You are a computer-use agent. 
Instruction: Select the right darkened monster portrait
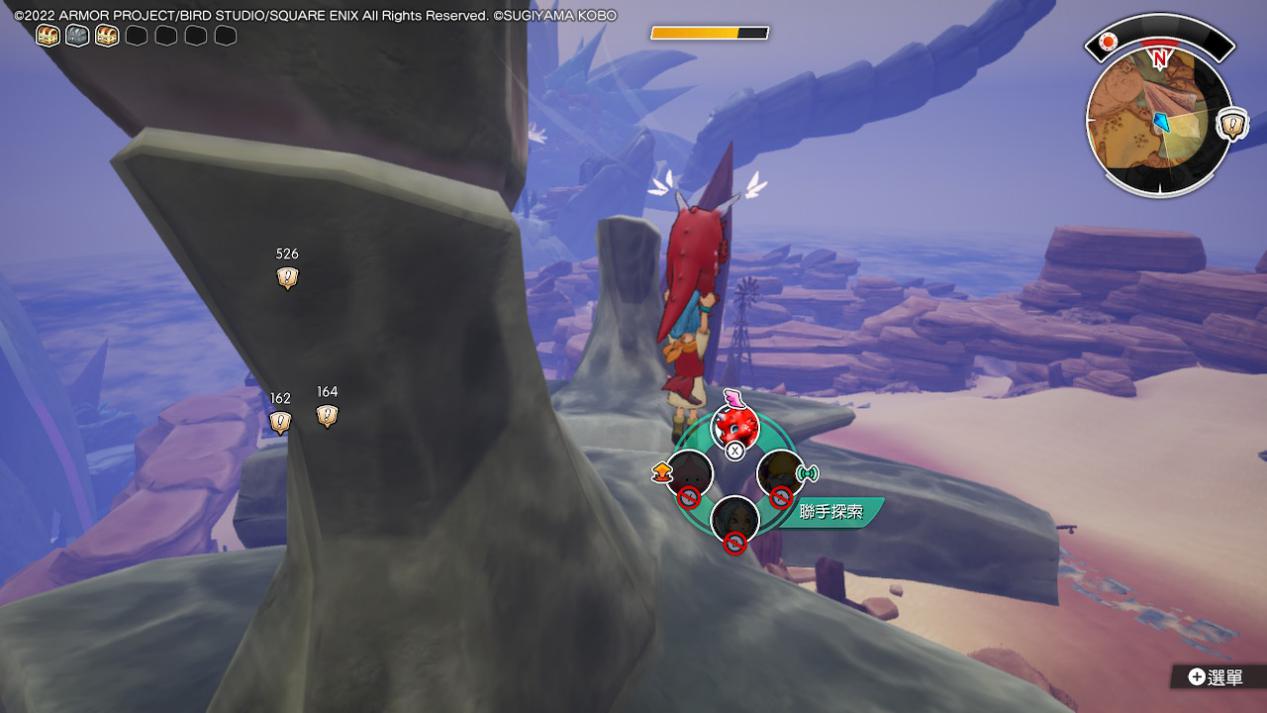coord(780,472)
